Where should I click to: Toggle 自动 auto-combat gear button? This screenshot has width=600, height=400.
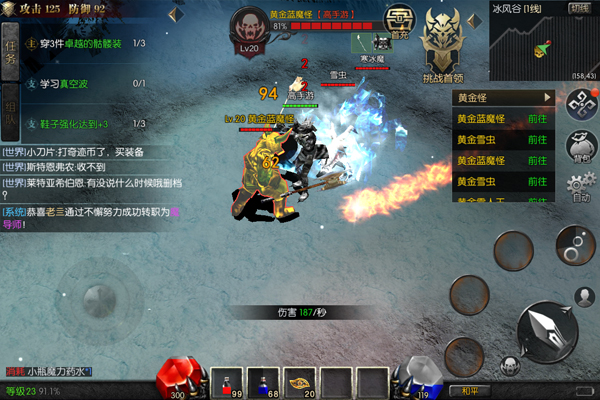(x=579, y=187)
